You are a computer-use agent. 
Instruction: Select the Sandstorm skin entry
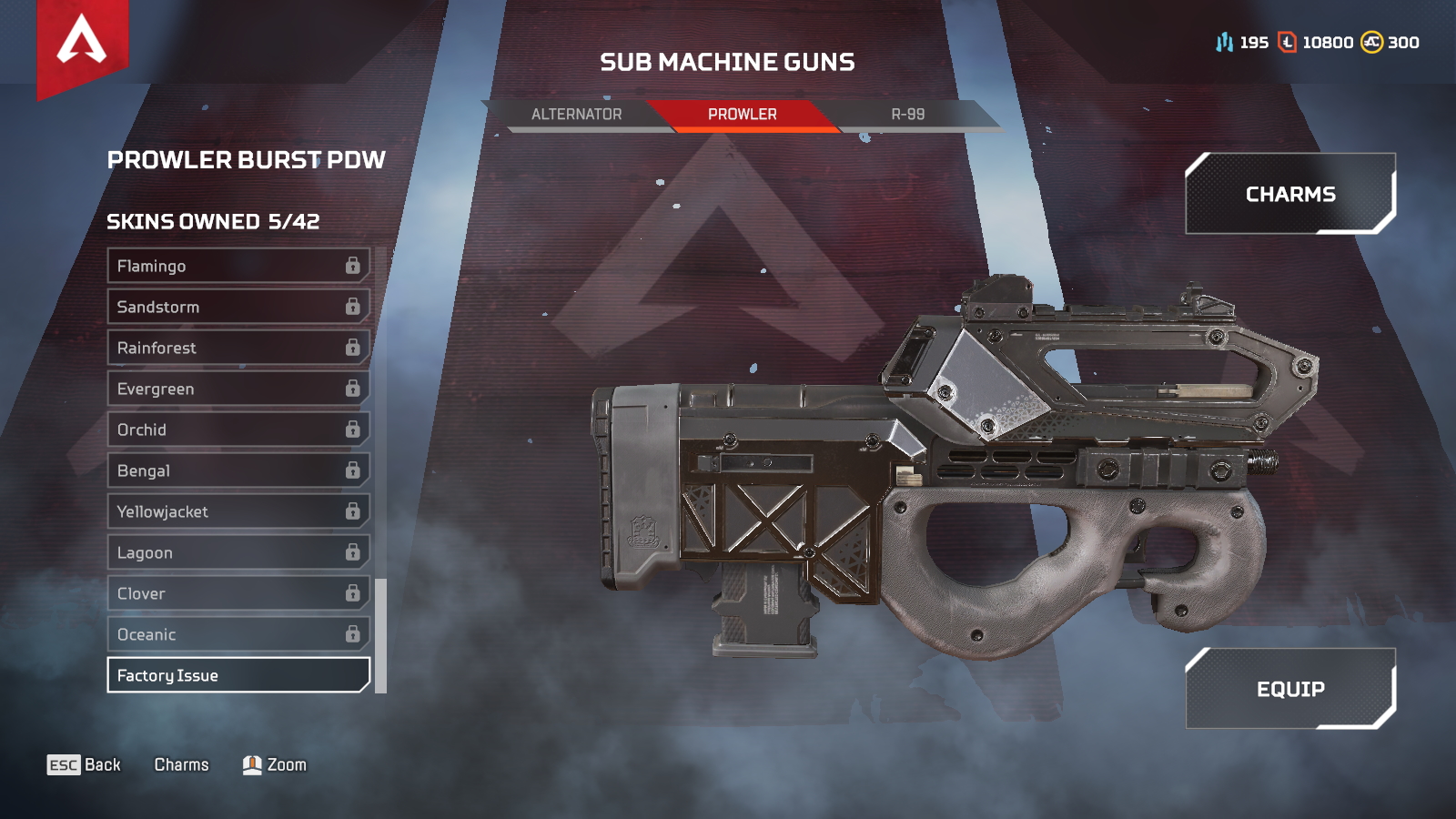point(238,307)
